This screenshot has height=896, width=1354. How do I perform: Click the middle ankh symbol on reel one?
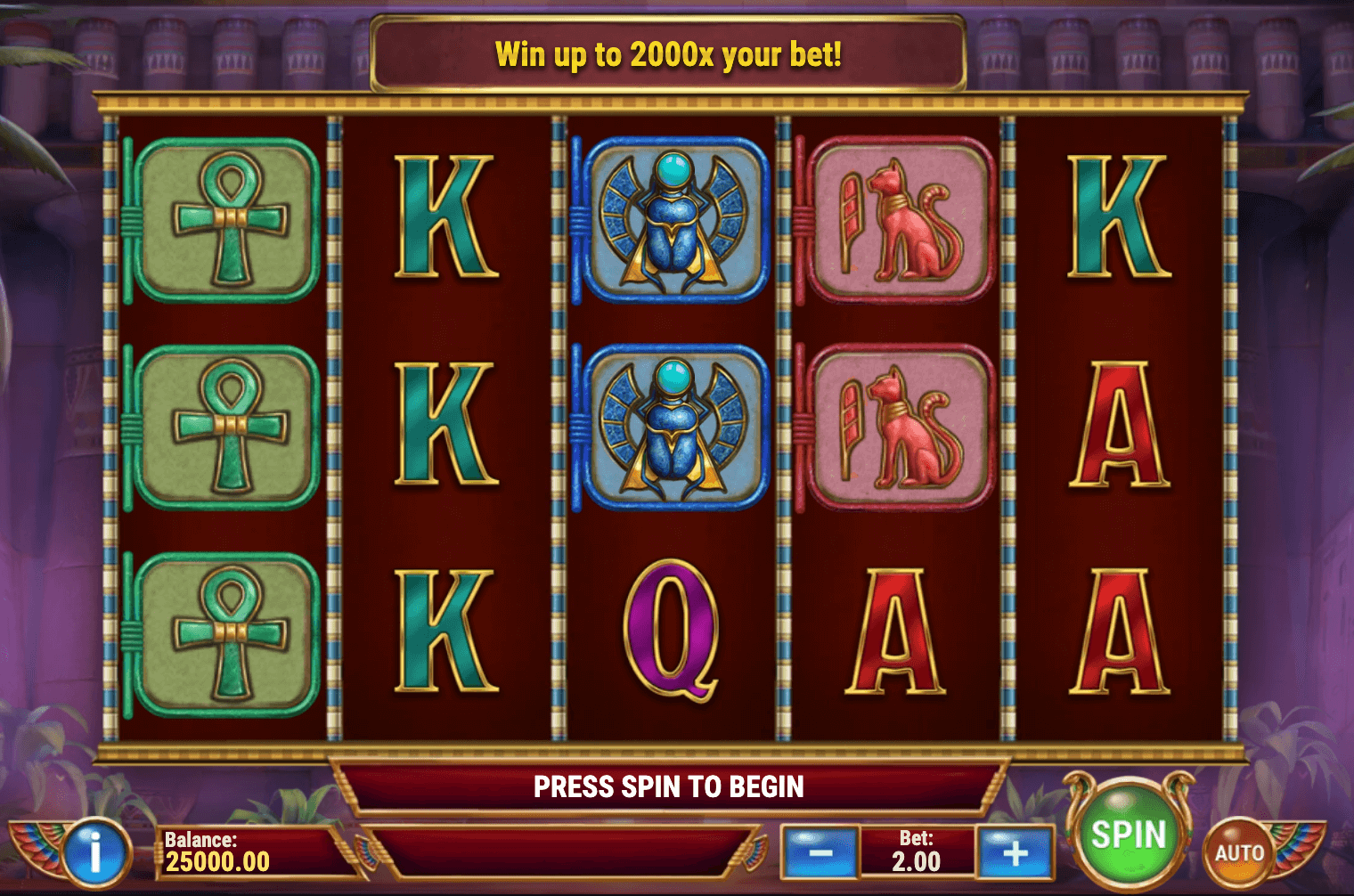[x=224, y=426]
